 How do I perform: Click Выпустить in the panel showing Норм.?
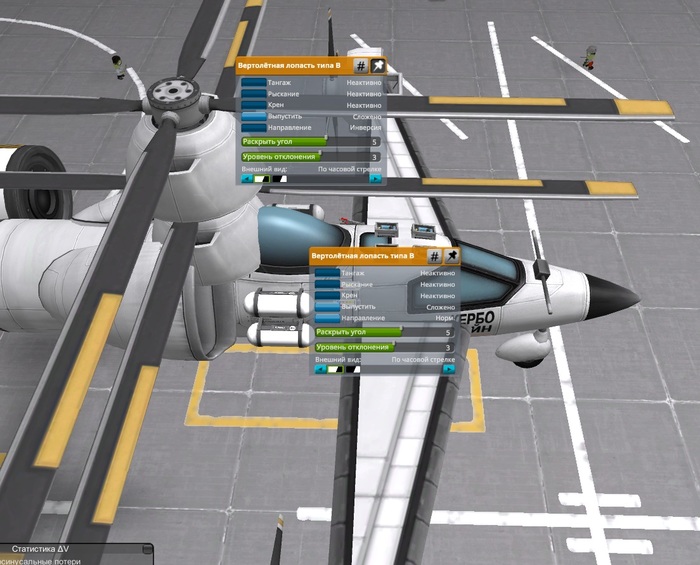[327, 307]
